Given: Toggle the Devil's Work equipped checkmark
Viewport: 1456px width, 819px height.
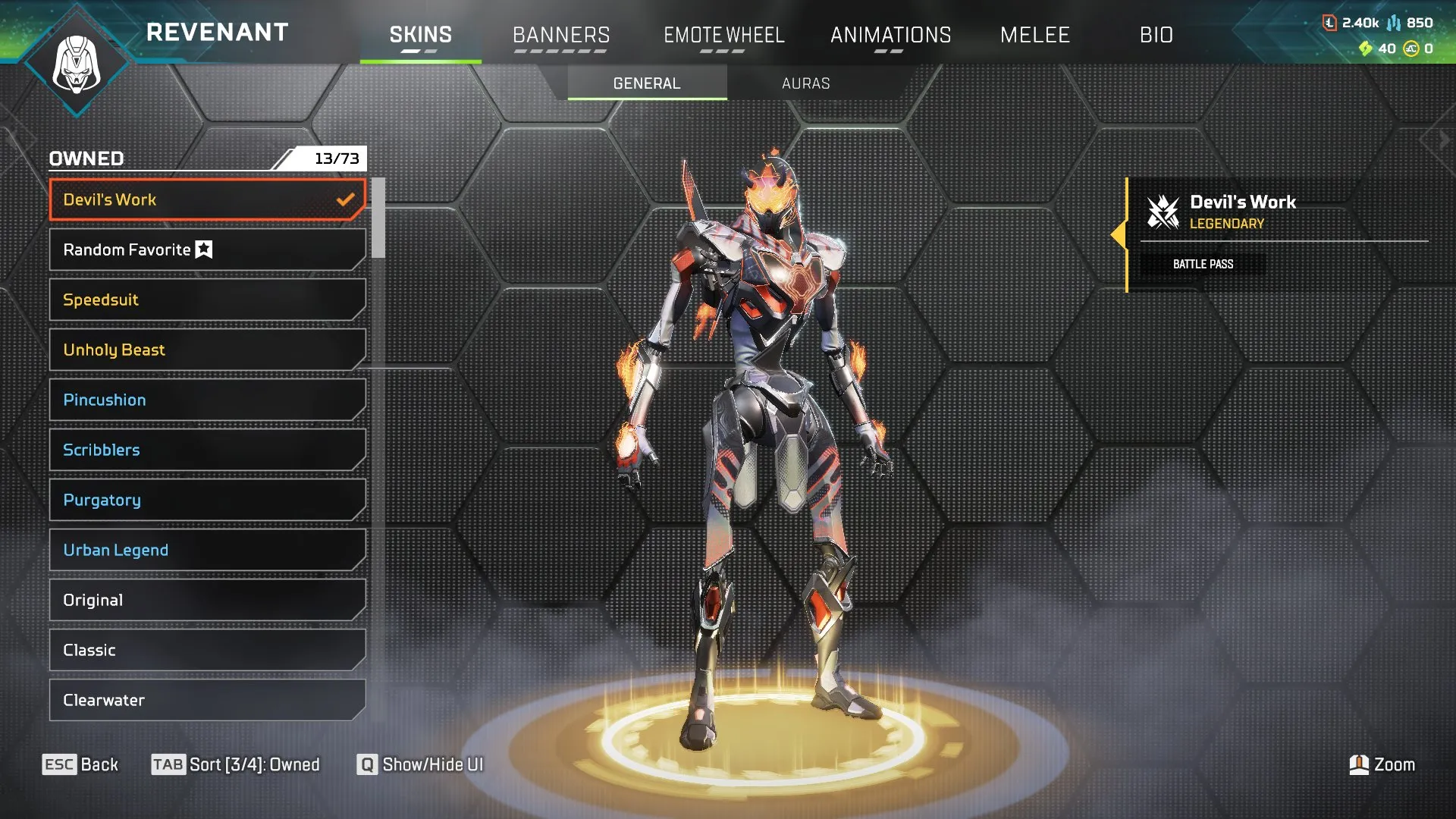Looking at the screenshot, I should point(346,199).
